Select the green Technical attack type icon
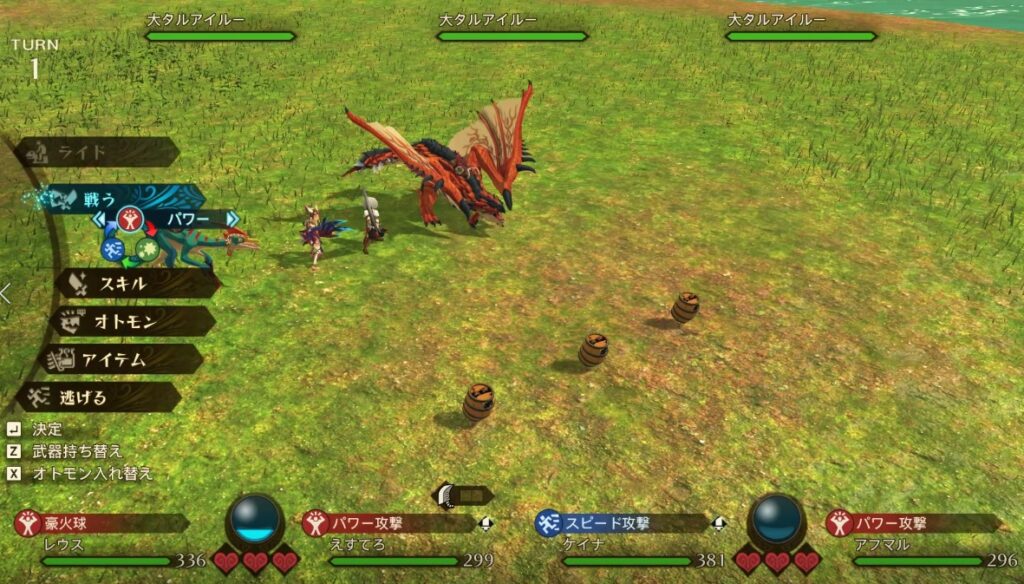This screenshot has width=1024, height=584. click(x=146, y=250)
